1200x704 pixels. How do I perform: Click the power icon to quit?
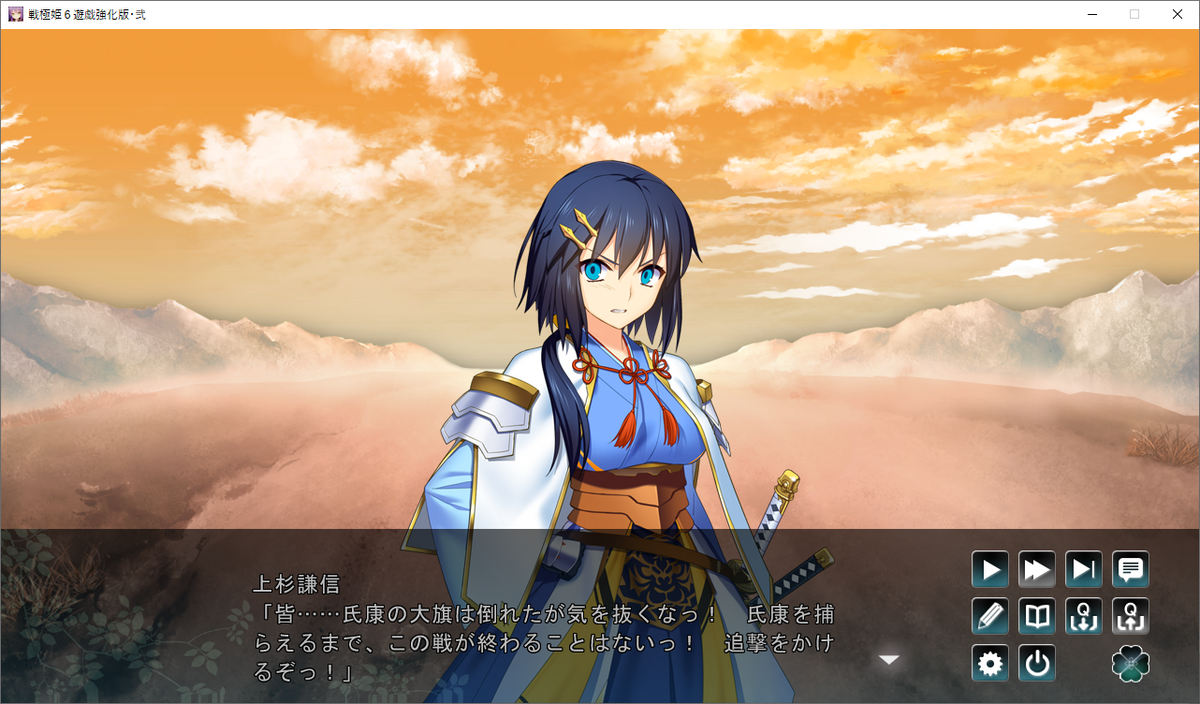[x=1037, y=663]
